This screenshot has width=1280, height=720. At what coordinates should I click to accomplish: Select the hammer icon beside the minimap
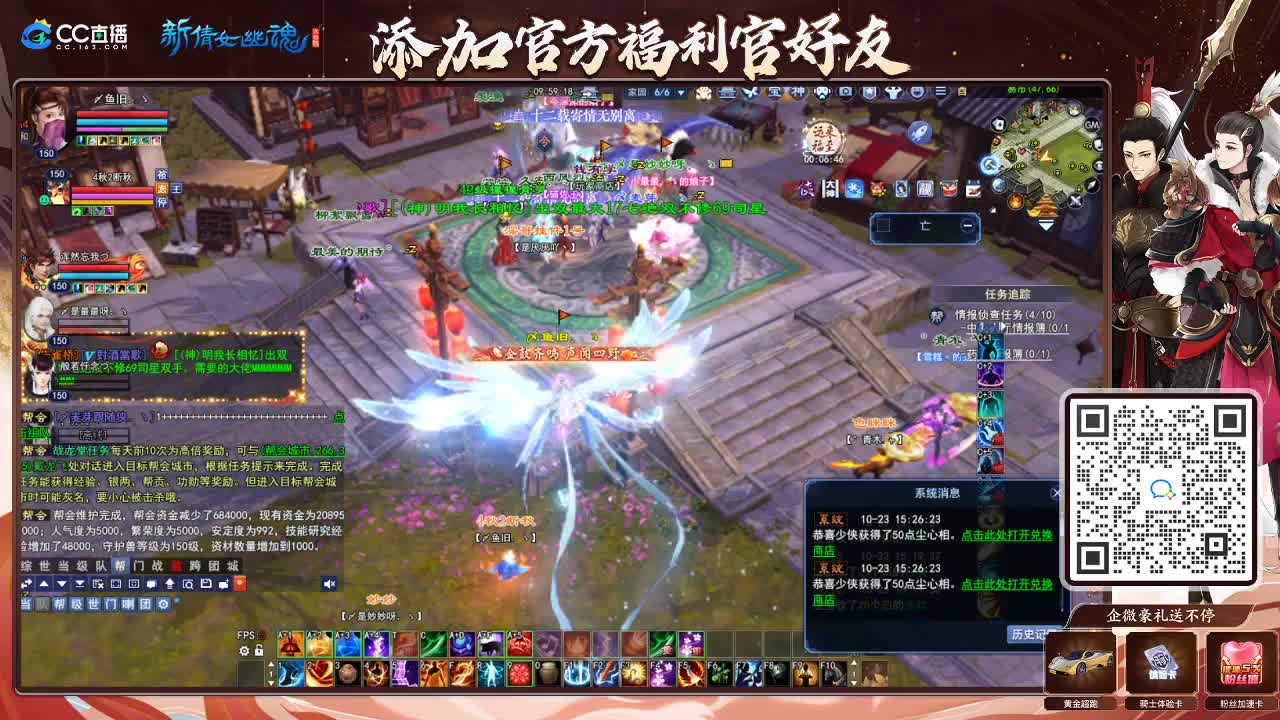point(989,164)
